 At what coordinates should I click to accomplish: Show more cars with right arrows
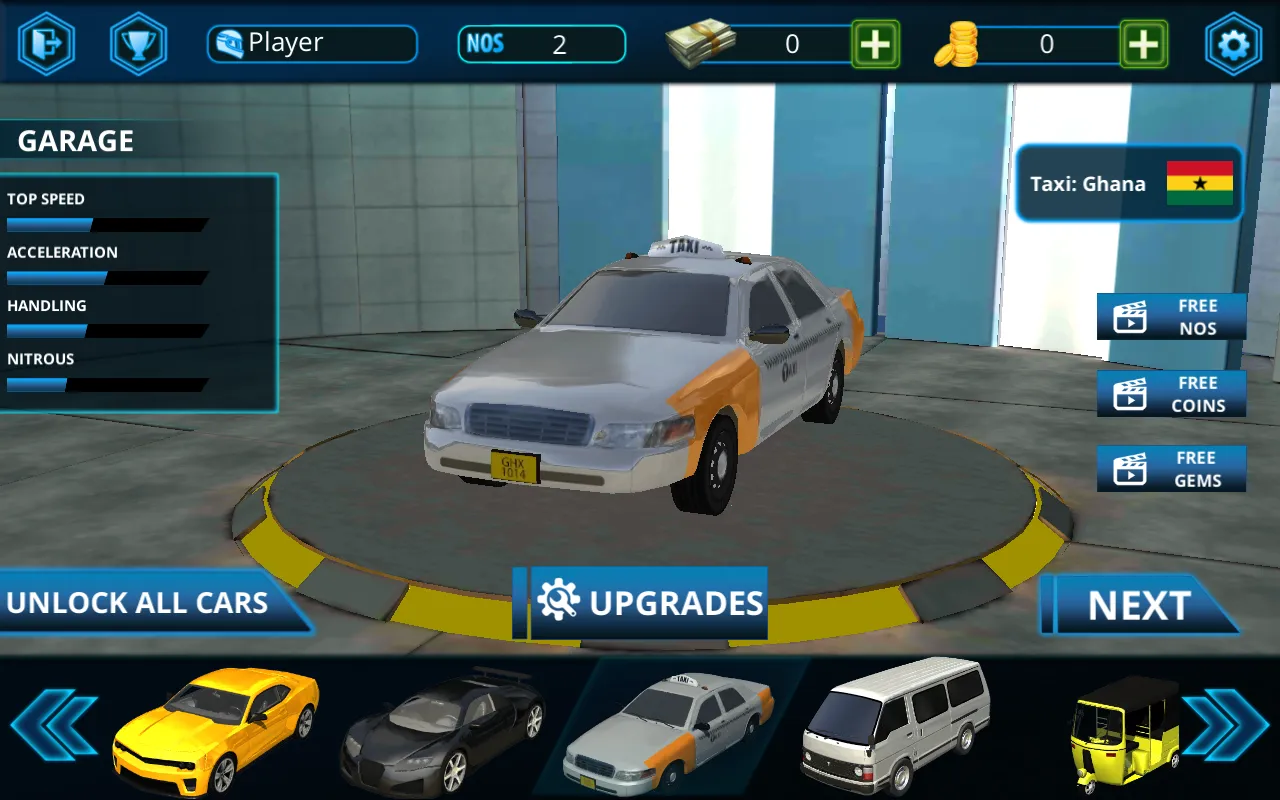1224,725
